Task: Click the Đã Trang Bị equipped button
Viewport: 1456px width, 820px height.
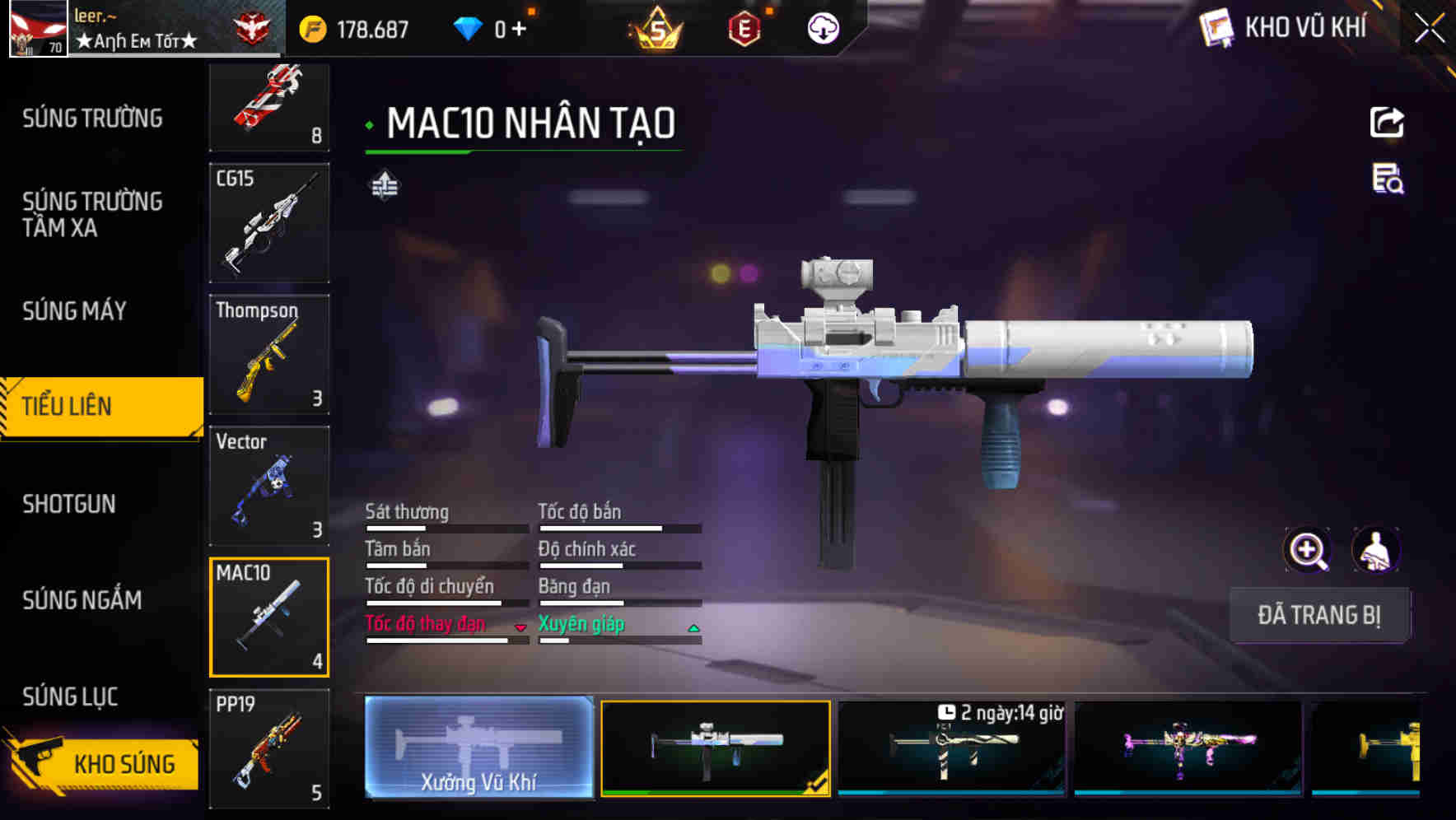Action: [x=1319, y=615]
